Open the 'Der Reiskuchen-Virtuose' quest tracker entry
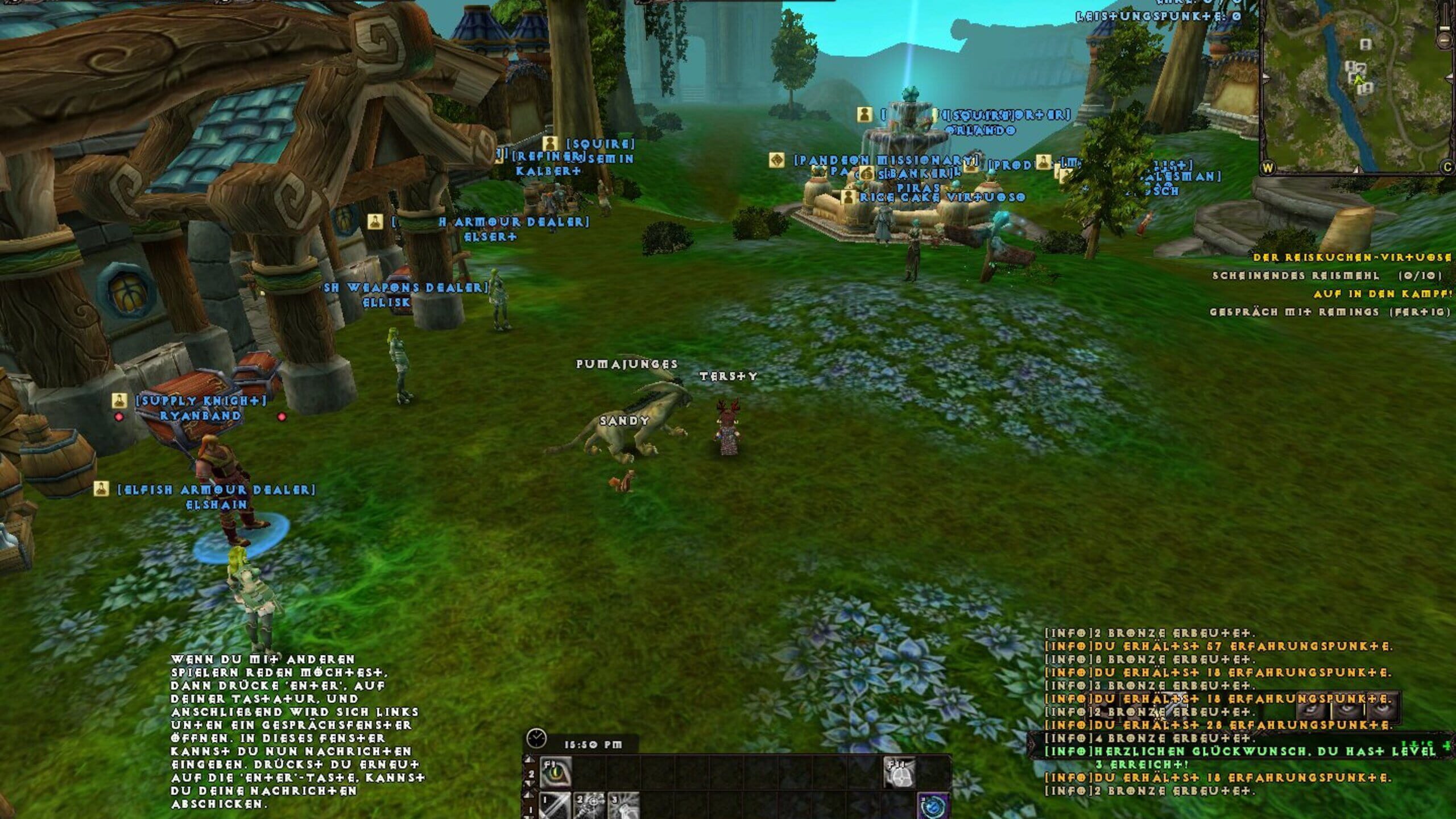Screen dimensions: 1456x819 click(1352, 258)
